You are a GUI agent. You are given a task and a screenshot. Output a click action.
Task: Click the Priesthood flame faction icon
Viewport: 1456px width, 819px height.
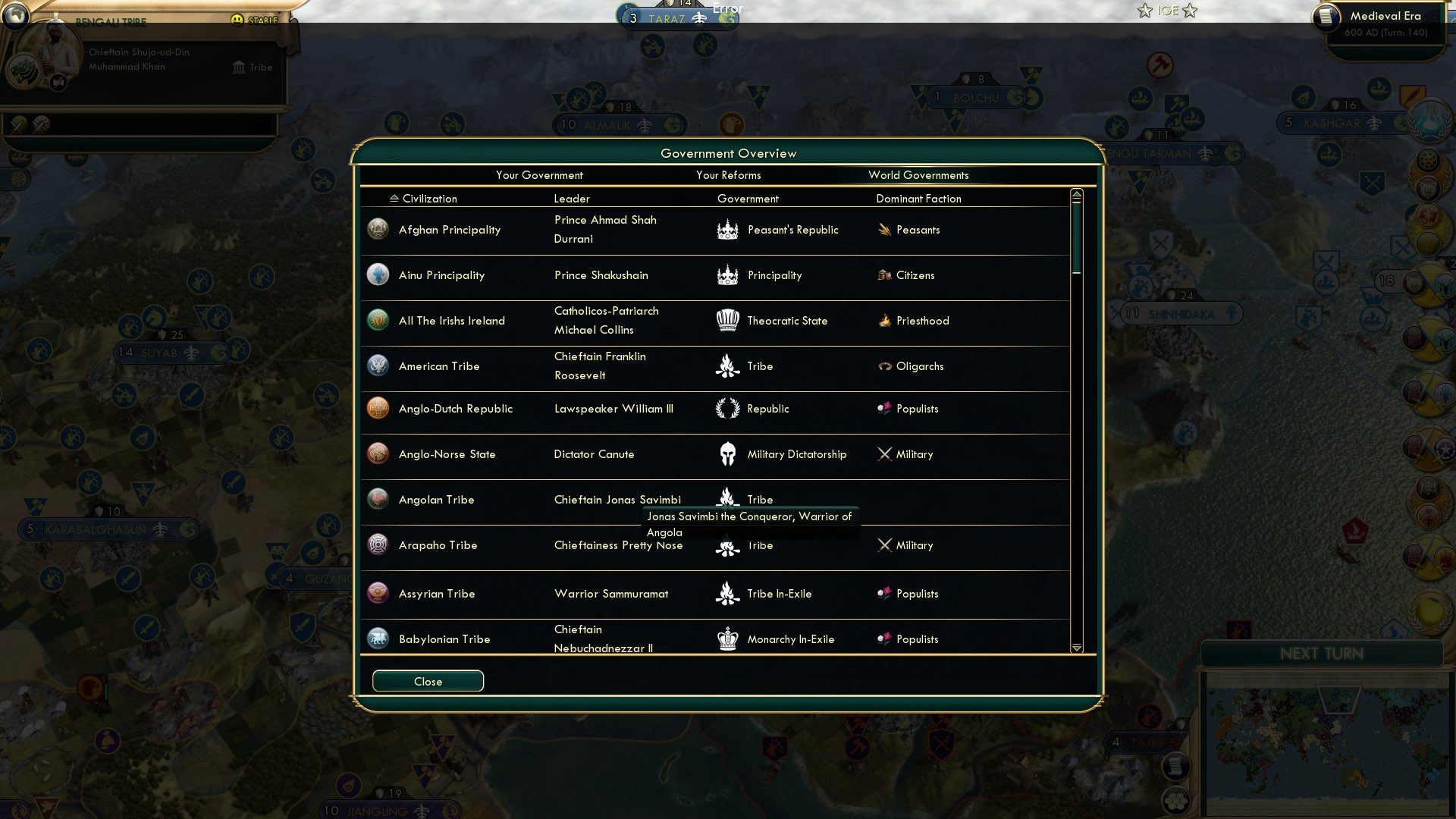[886, 320]
